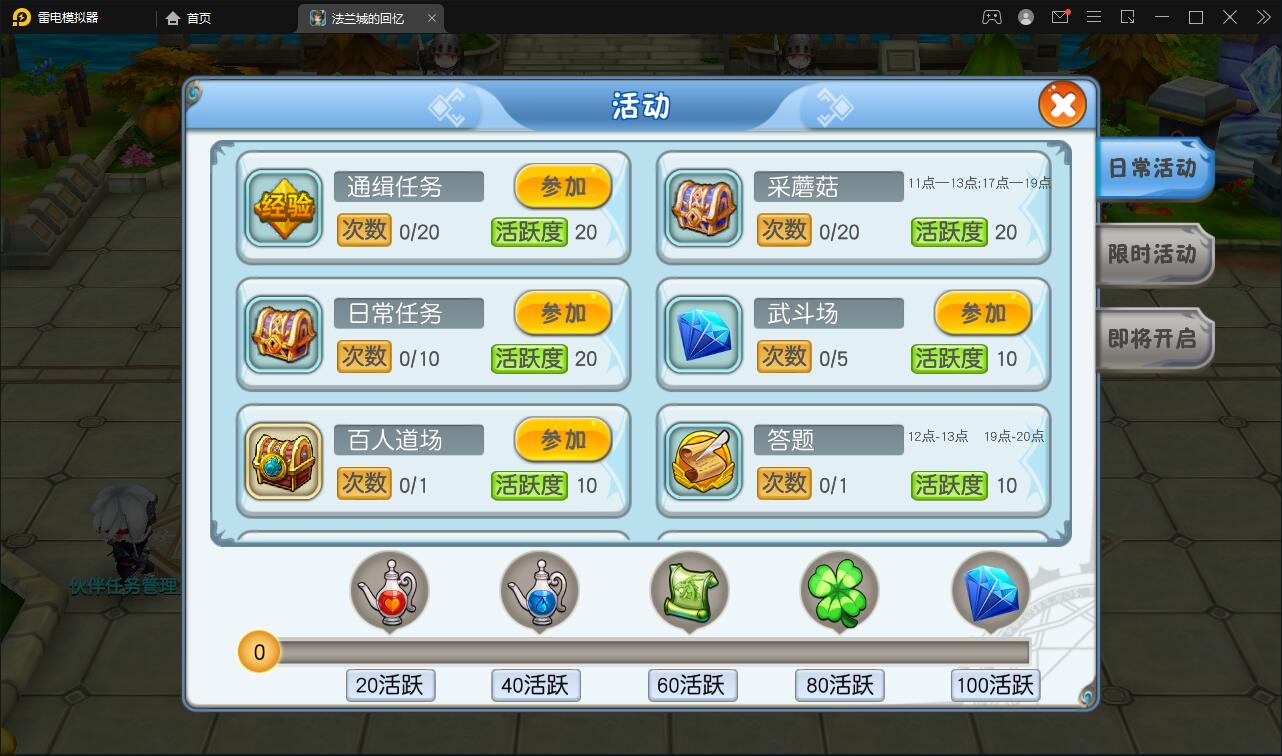Select the clover reward at 80活跃

839,590
